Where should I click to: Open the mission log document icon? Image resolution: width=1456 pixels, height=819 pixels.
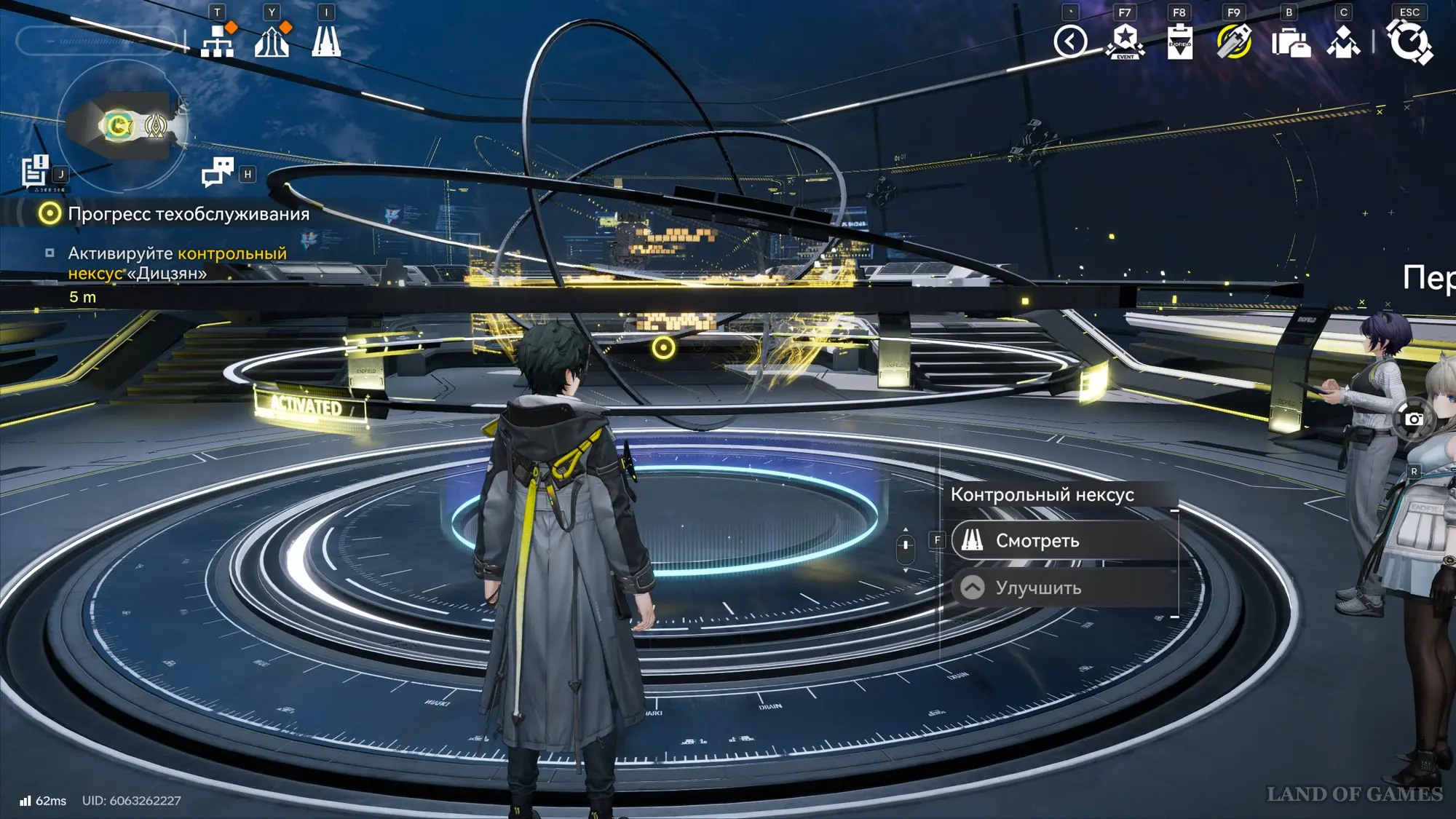(x=34, y=172)
